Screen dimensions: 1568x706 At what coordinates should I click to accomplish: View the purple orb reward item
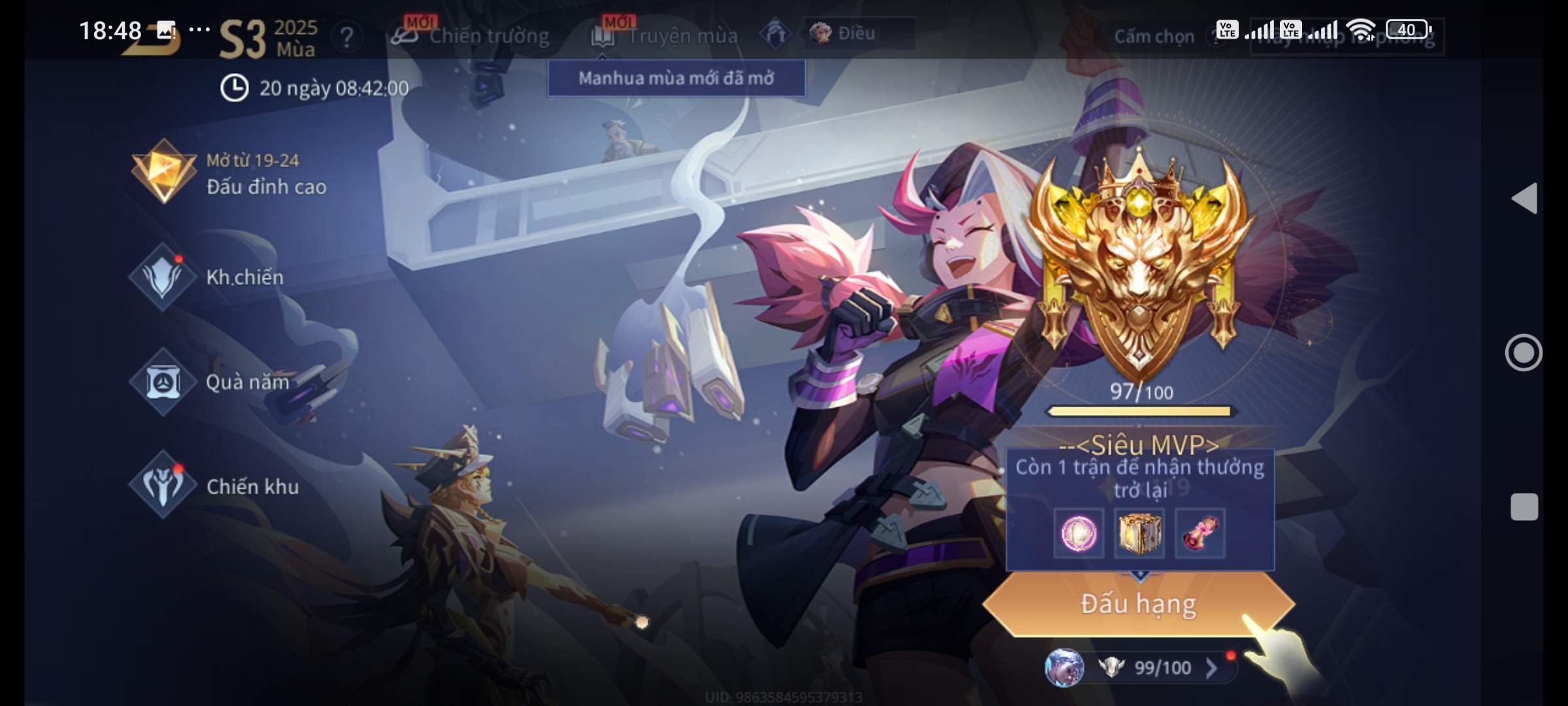pos(1079,533)
